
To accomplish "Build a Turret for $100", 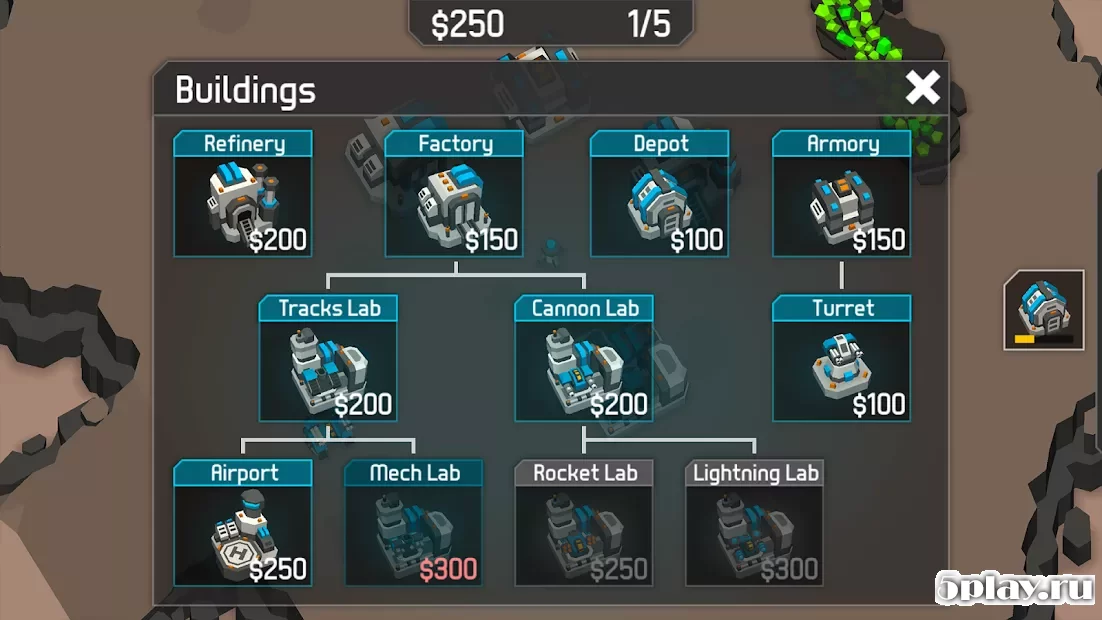I will (842, 358).
